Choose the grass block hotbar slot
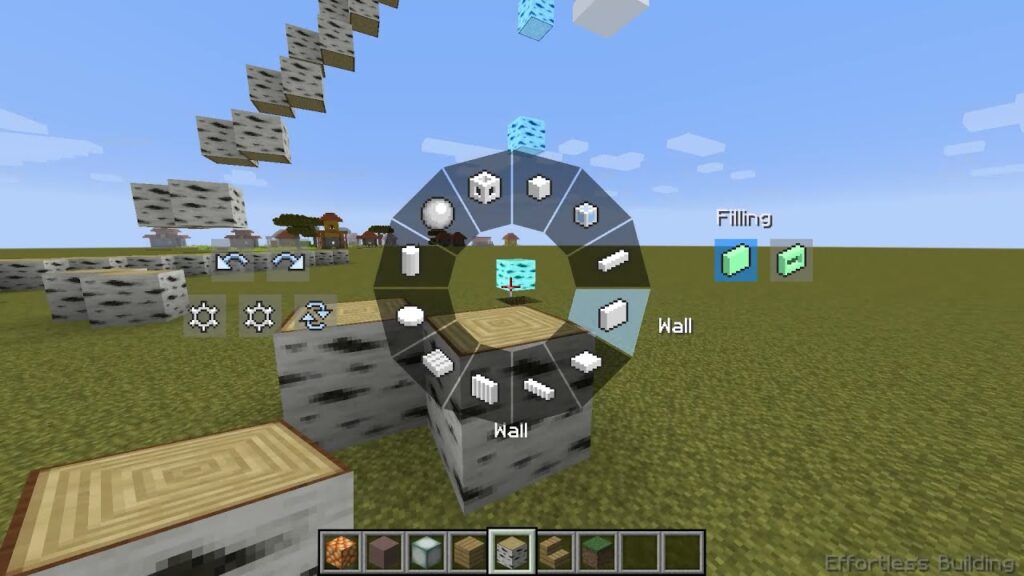This screenshot has width=1024, height=576. (x=598, y=551)
